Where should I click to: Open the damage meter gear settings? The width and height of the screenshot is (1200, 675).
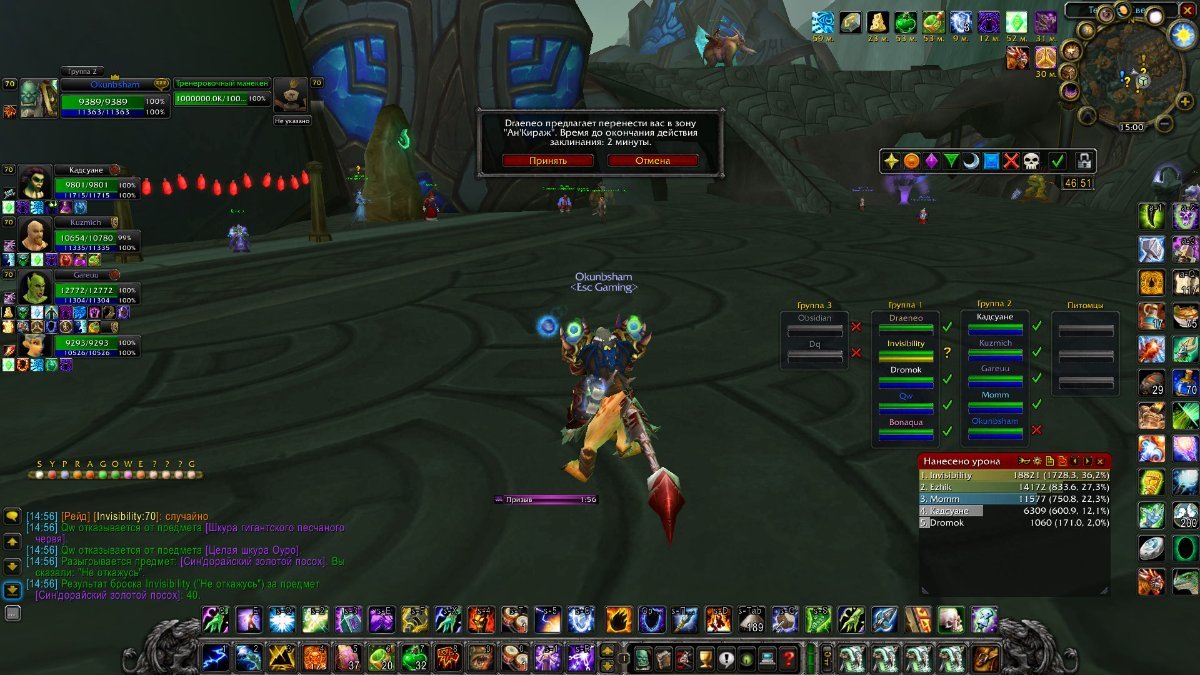coord(1036,461)
